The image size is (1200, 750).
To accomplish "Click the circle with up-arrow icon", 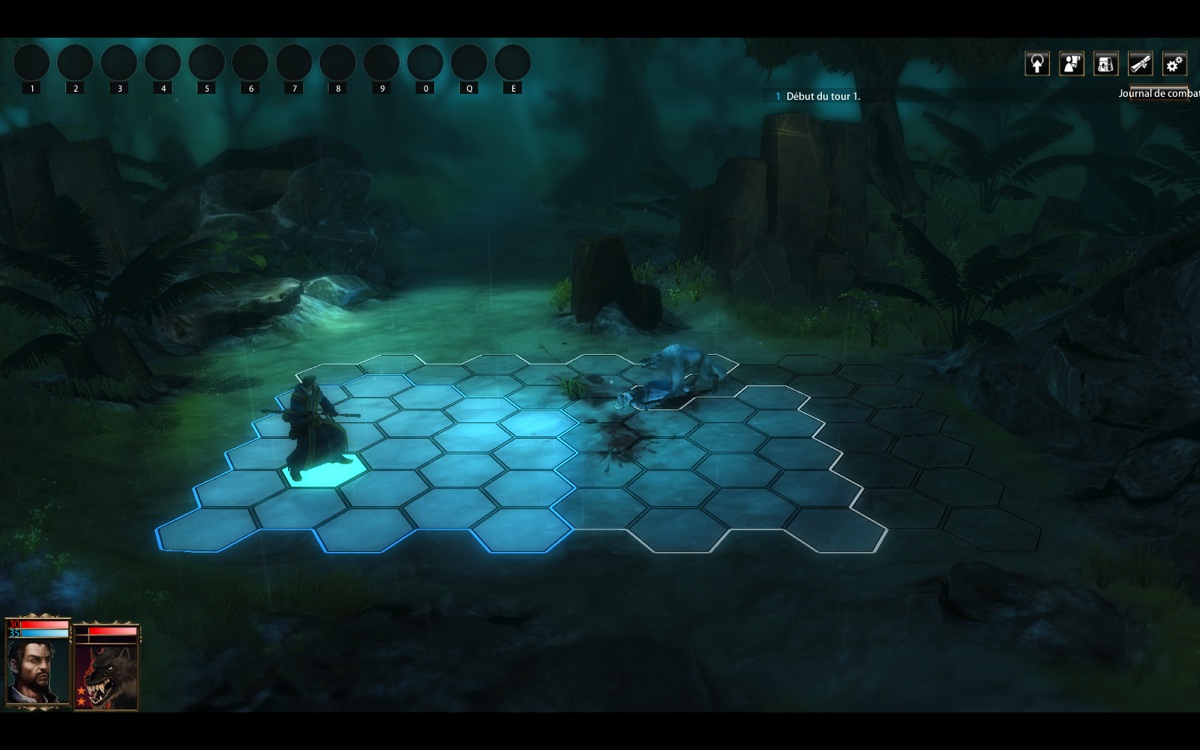I will pos(1038,64).
